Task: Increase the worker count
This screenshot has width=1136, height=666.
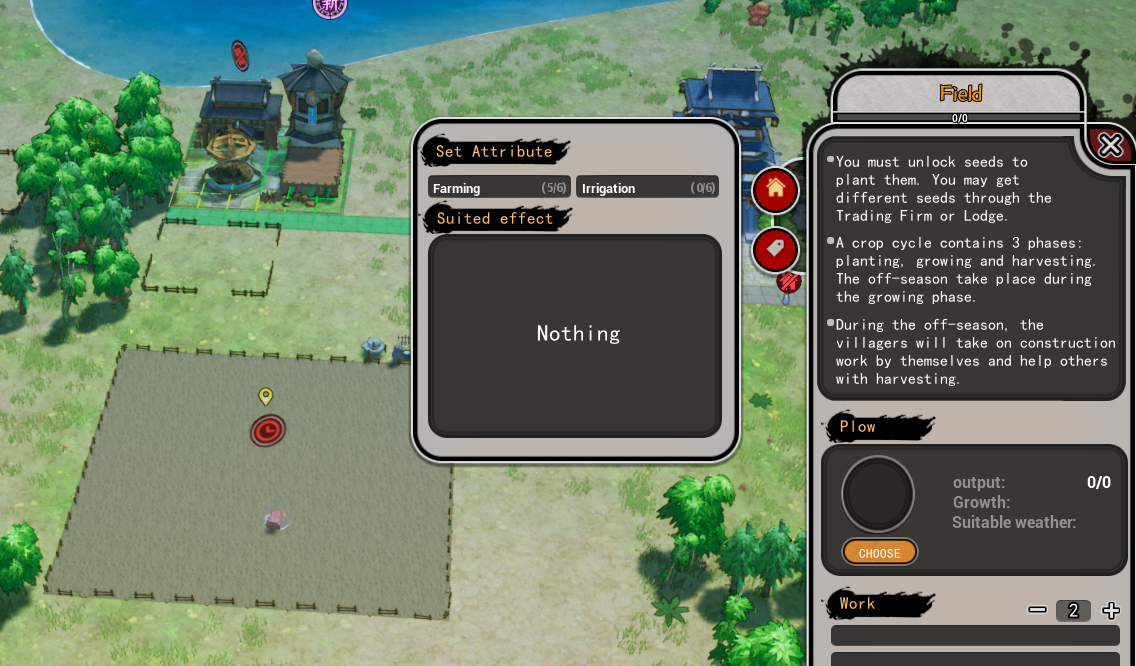Action: [x=1111, y=610]
